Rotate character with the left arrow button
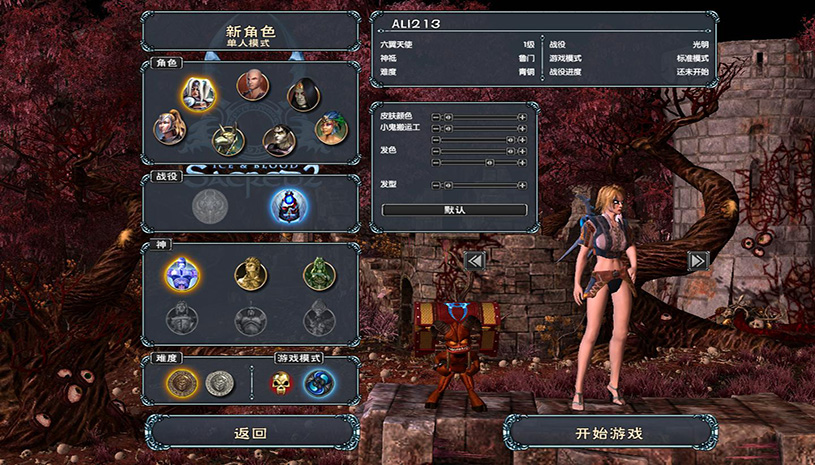This screenshot has height=465, width=815. [x=475, y=261]
